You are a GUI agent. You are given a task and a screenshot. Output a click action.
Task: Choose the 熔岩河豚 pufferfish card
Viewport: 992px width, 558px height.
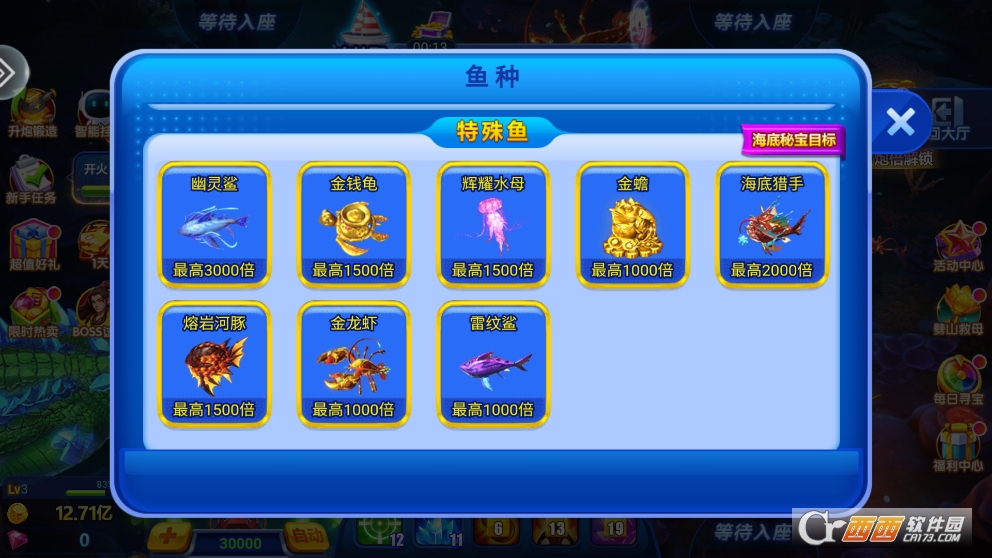[214, 364]
